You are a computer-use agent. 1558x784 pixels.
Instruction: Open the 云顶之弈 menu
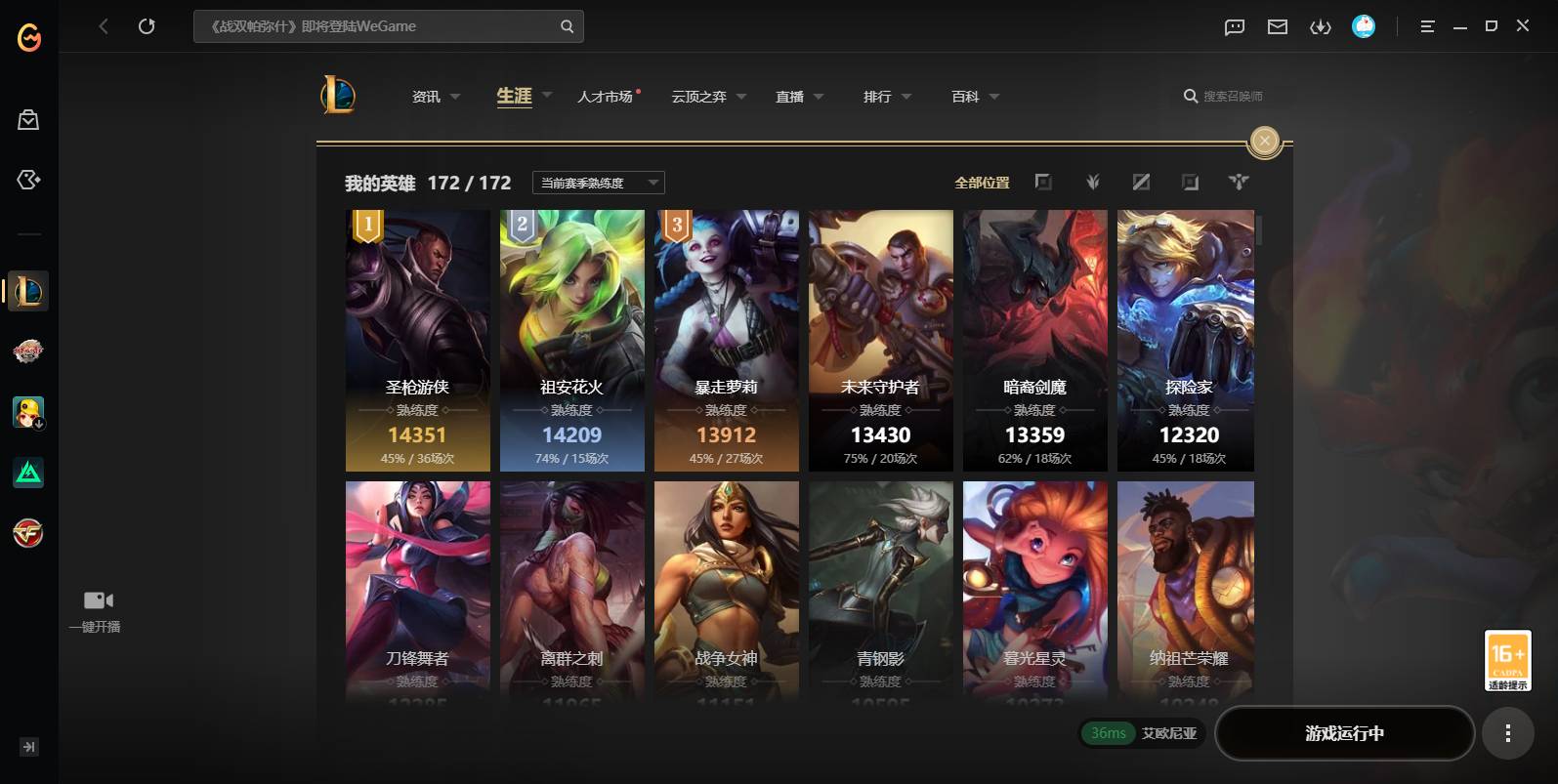coord(708,97)
